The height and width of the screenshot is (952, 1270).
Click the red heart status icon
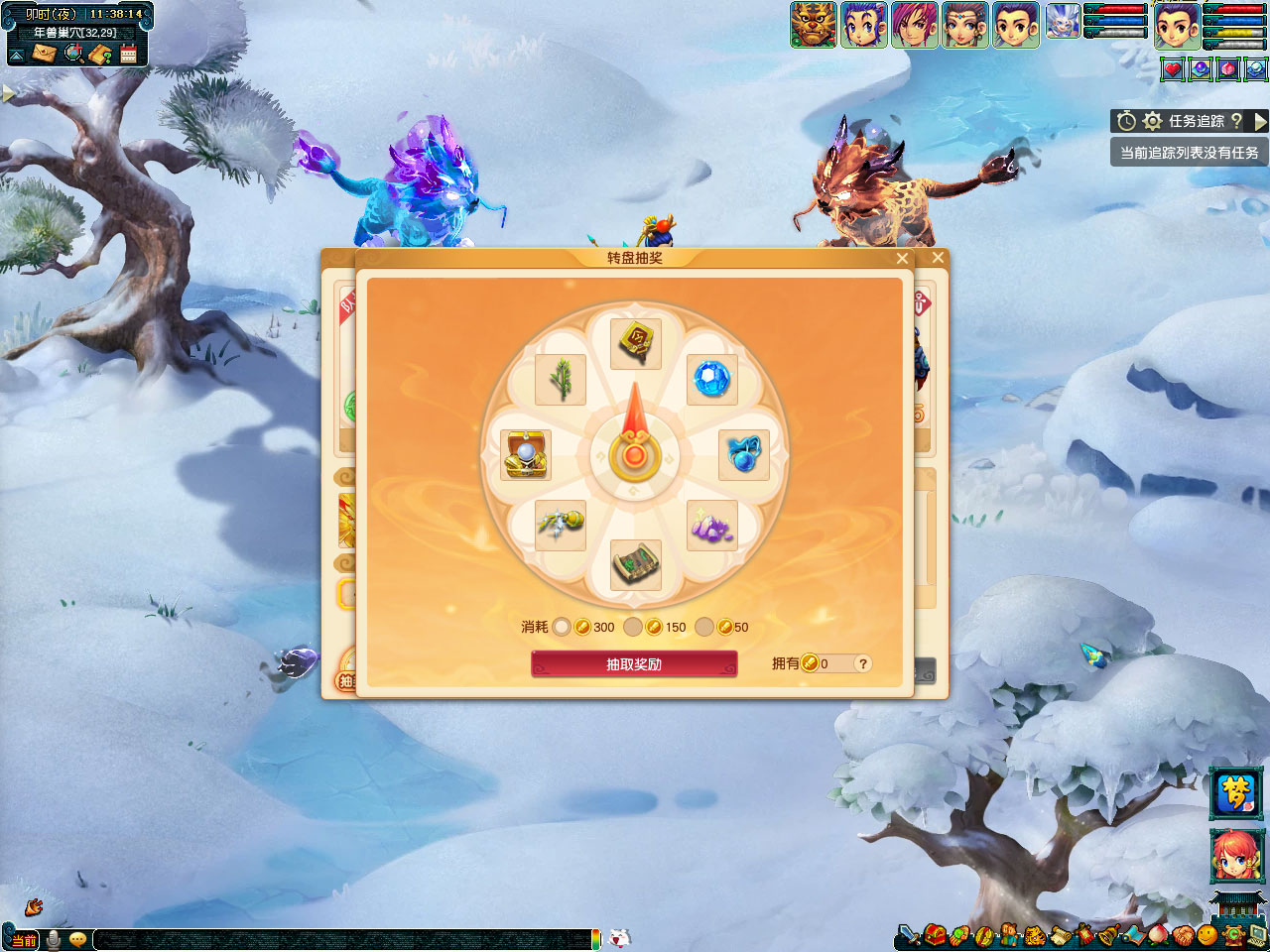1173,69
